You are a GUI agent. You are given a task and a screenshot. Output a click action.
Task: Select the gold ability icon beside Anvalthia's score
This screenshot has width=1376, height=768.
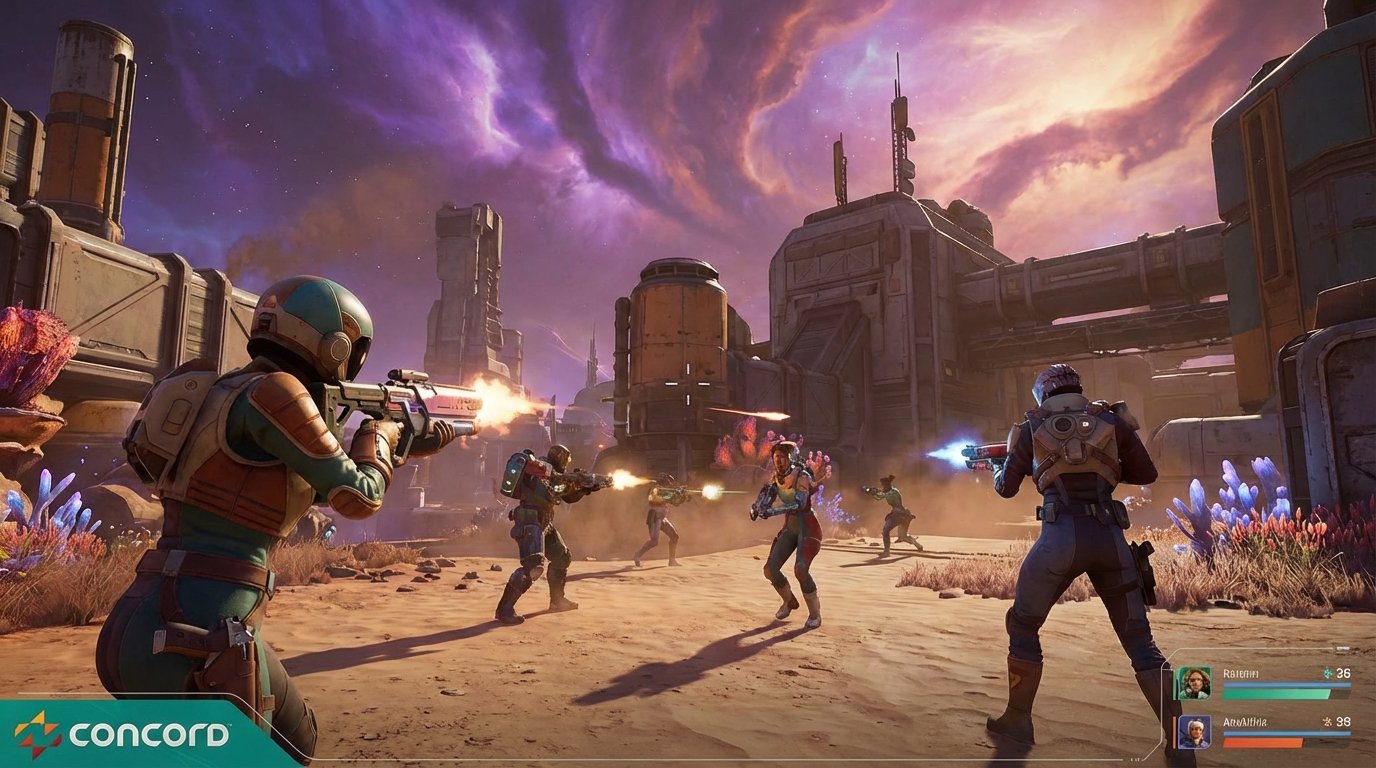(x=1327, y=722)
